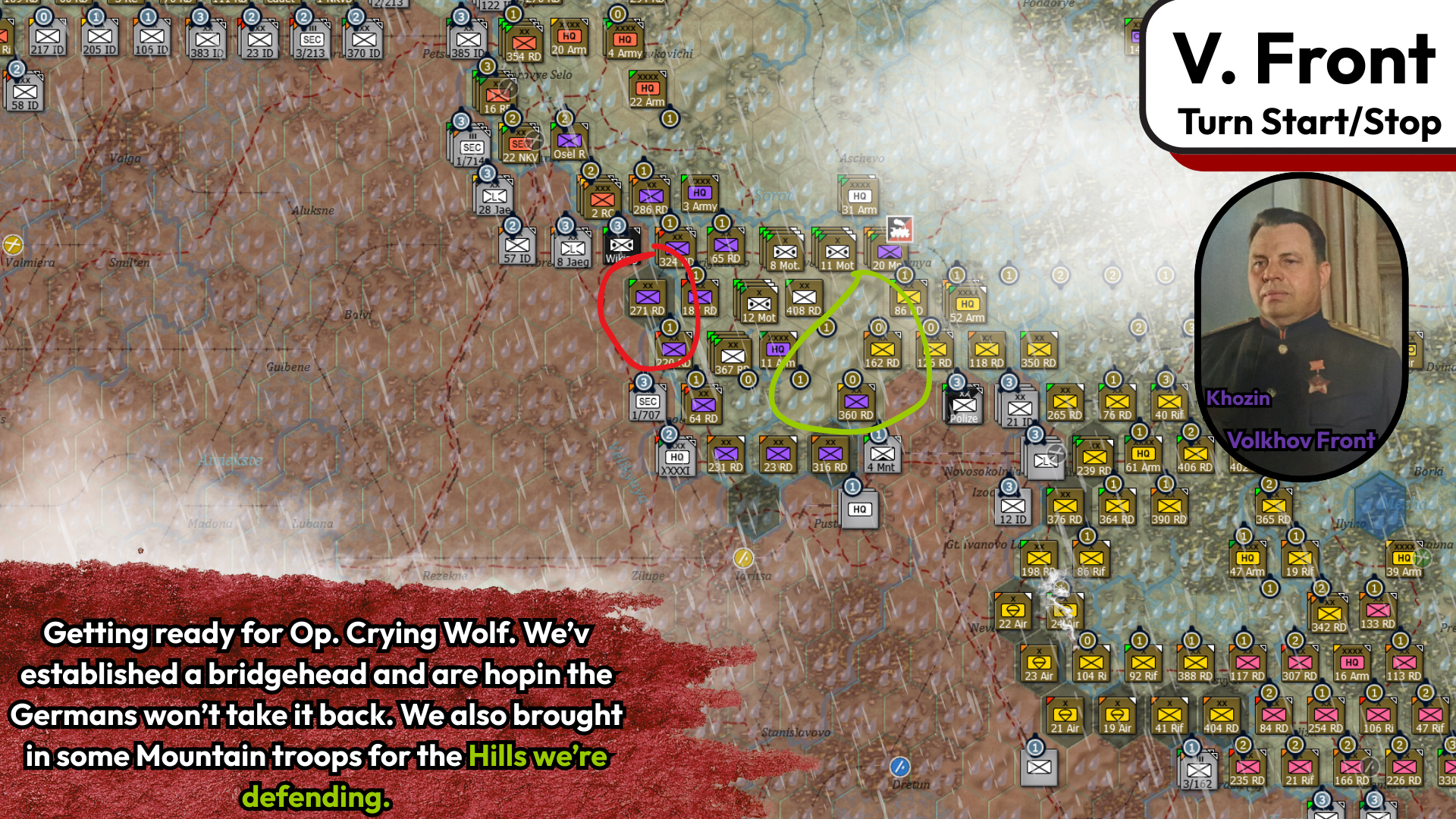Select the 1/707 SEC unit
The width and height of the screenshot is (1456, 819).
[x=645, y=400]
